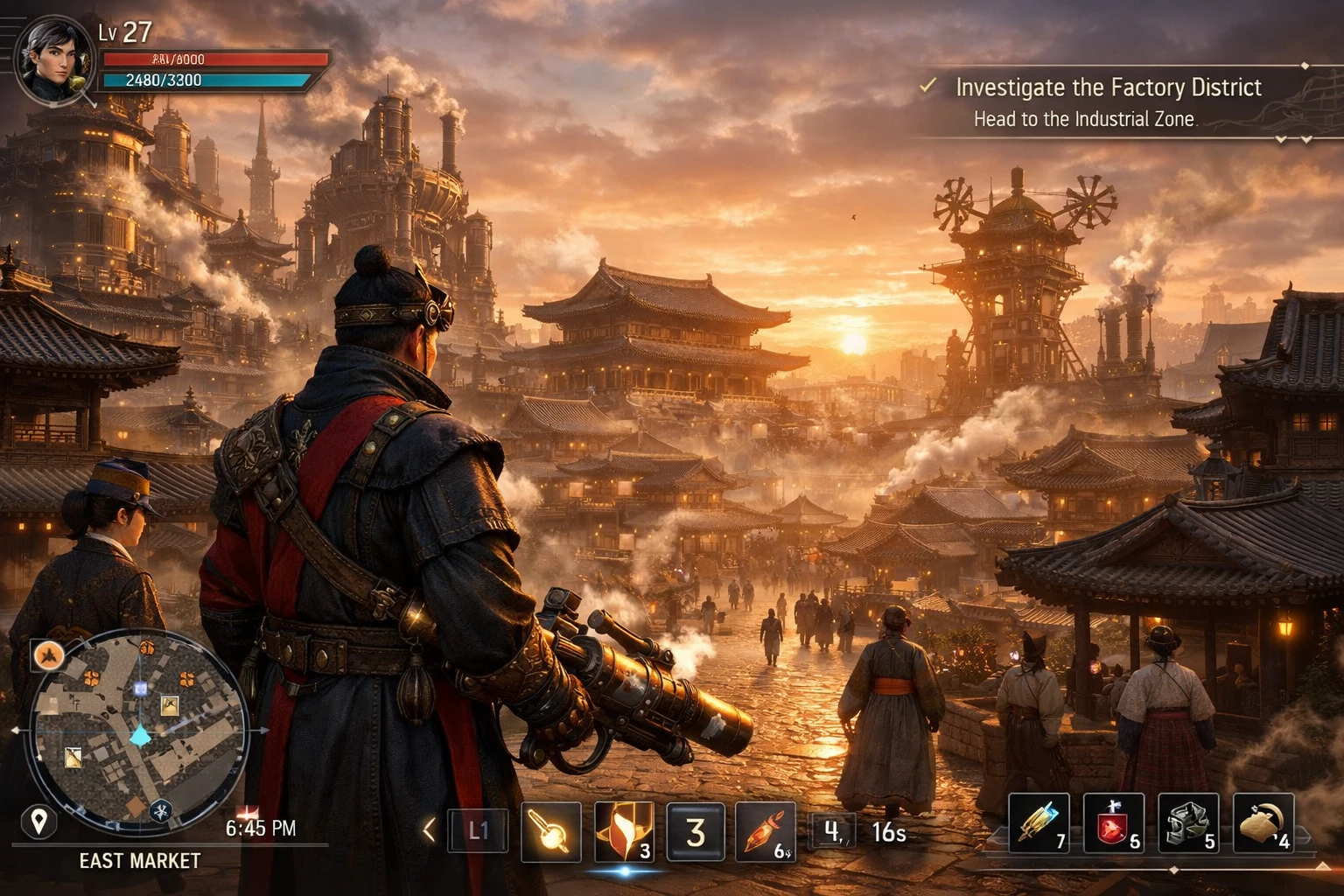This screenshot has height=896, width=1344.
Task: Use the red bomb flask item
Action: [1113, 823]
